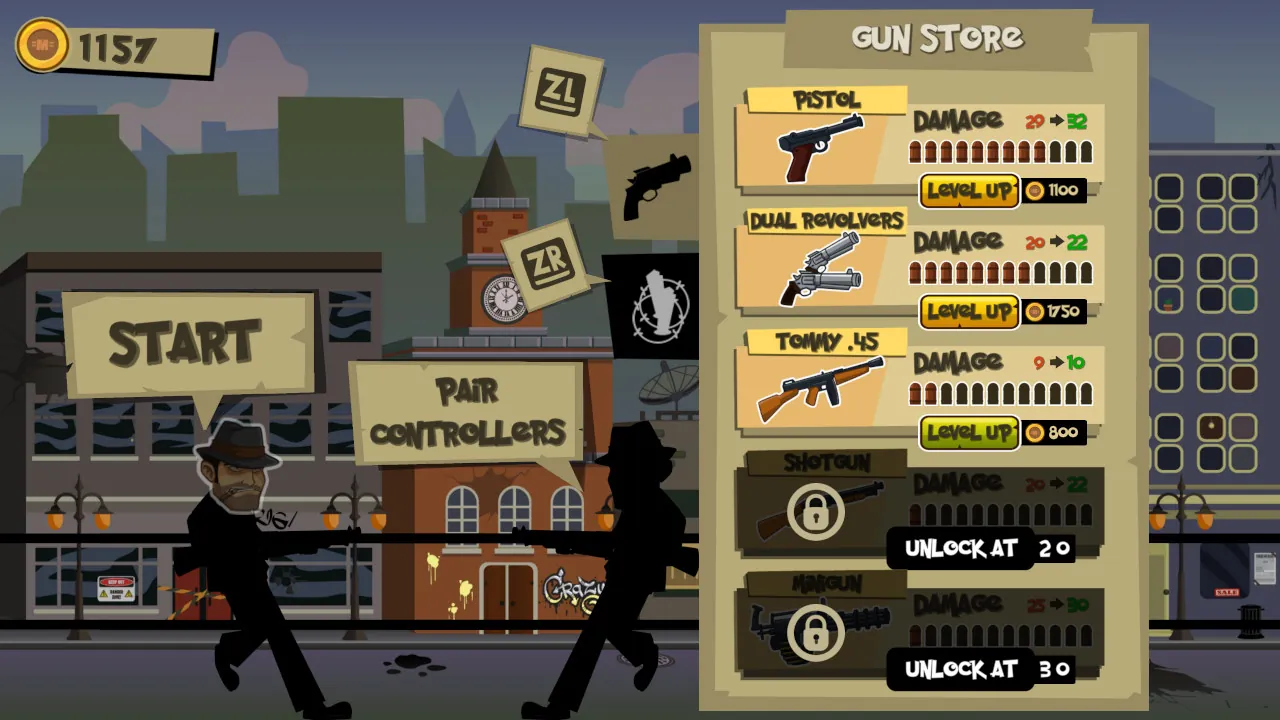Click the locked Minigun padlock icon
The image size is (1280, 720).
tap(818, 633)
